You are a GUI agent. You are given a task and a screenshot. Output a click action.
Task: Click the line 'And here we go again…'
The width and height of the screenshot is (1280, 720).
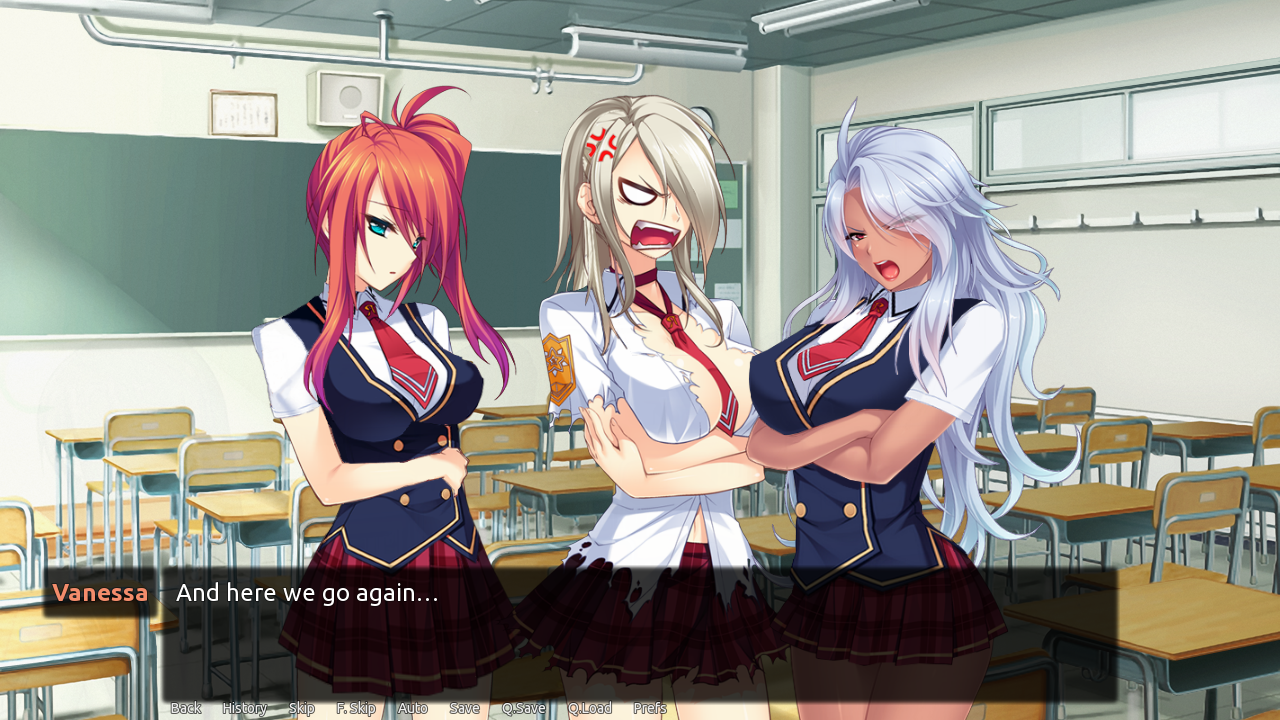point(306,592)
